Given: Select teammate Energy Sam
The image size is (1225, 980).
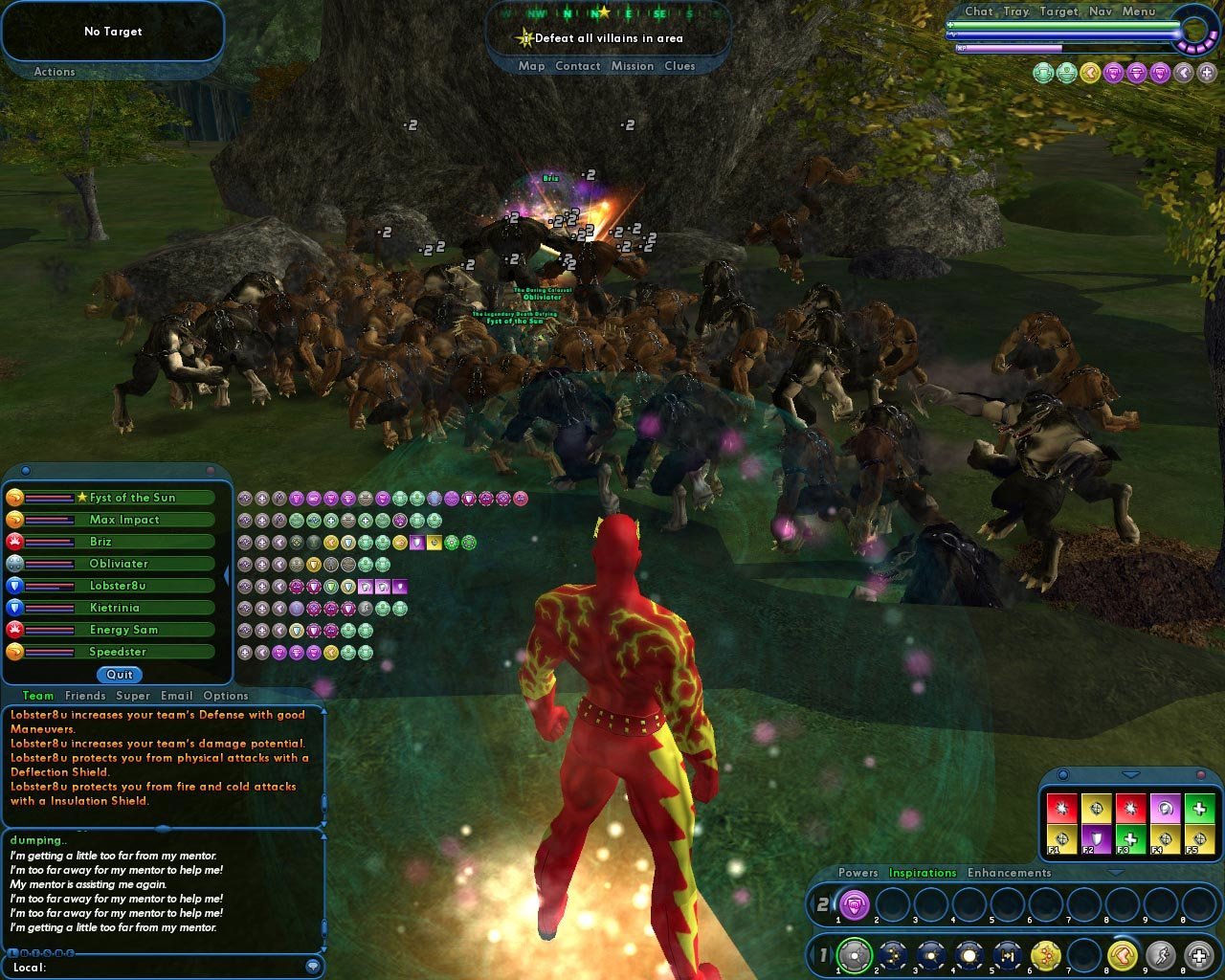Looking at the screenshot, I should 123,630.
